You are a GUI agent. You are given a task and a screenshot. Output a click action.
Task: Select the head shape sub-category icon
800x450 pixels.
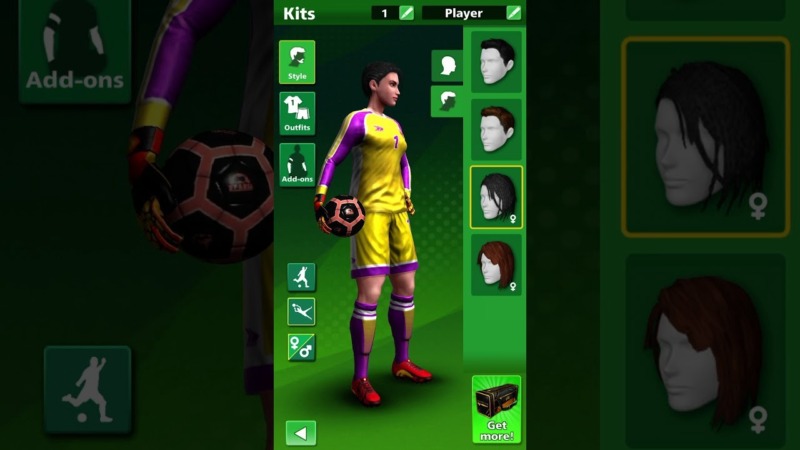(x=446, y=66)
